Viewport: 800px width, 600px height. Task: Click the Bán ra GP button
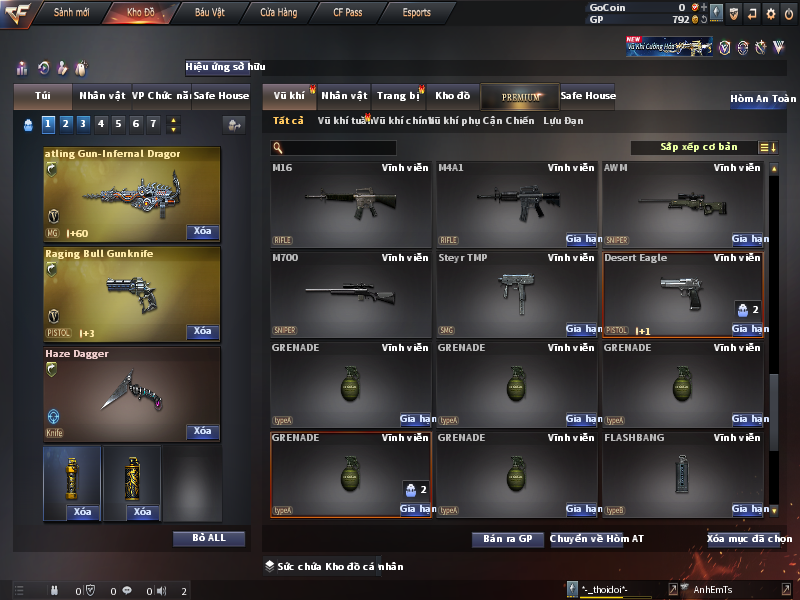[507, 539]
